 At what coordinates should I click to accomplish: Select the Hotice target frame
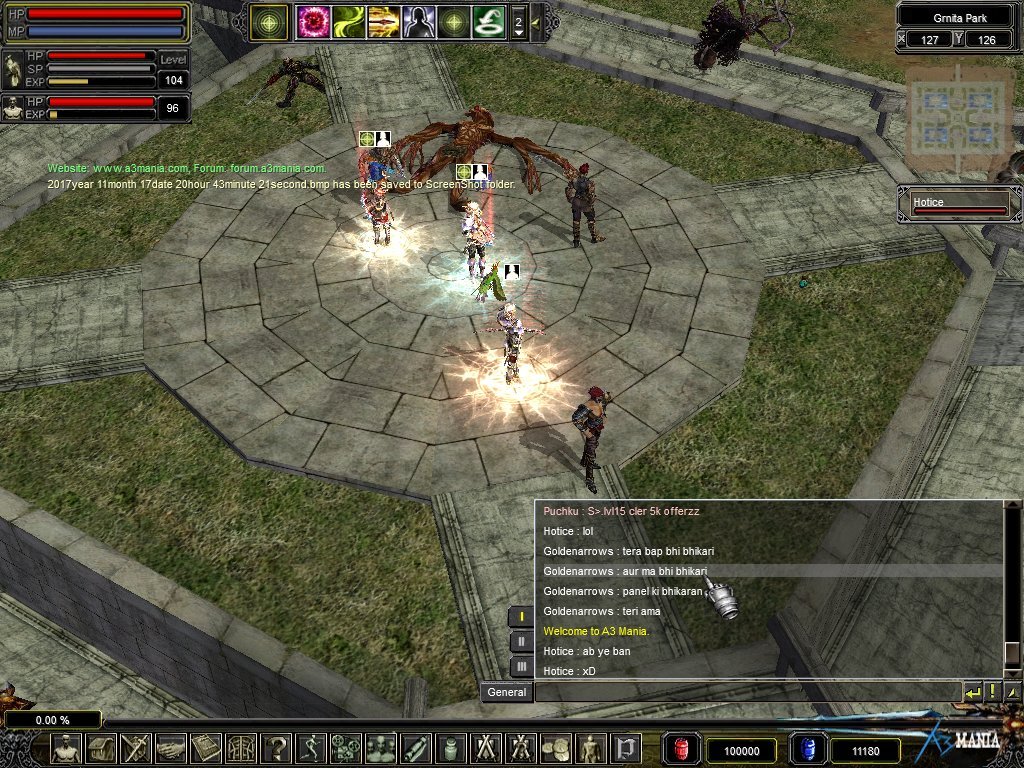(958, 204)
